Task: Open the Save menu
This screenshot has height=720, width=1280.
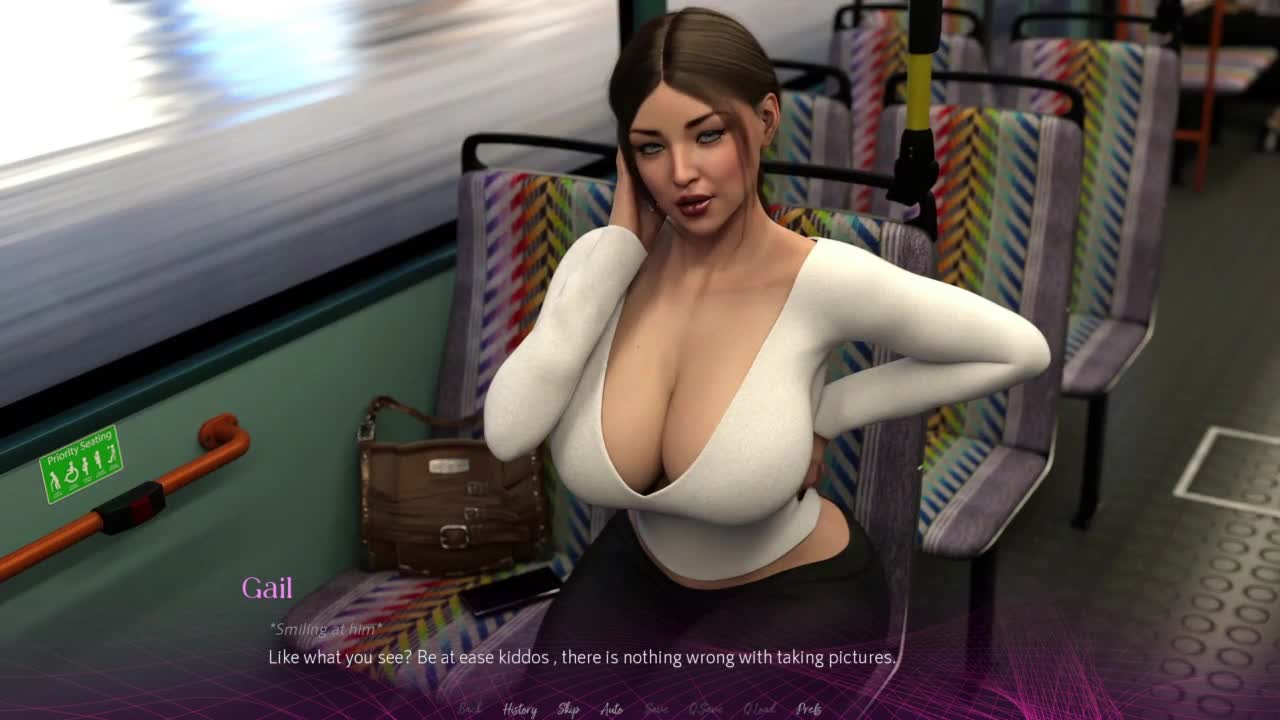Action: pyautogui.click(x=657, y=709)
